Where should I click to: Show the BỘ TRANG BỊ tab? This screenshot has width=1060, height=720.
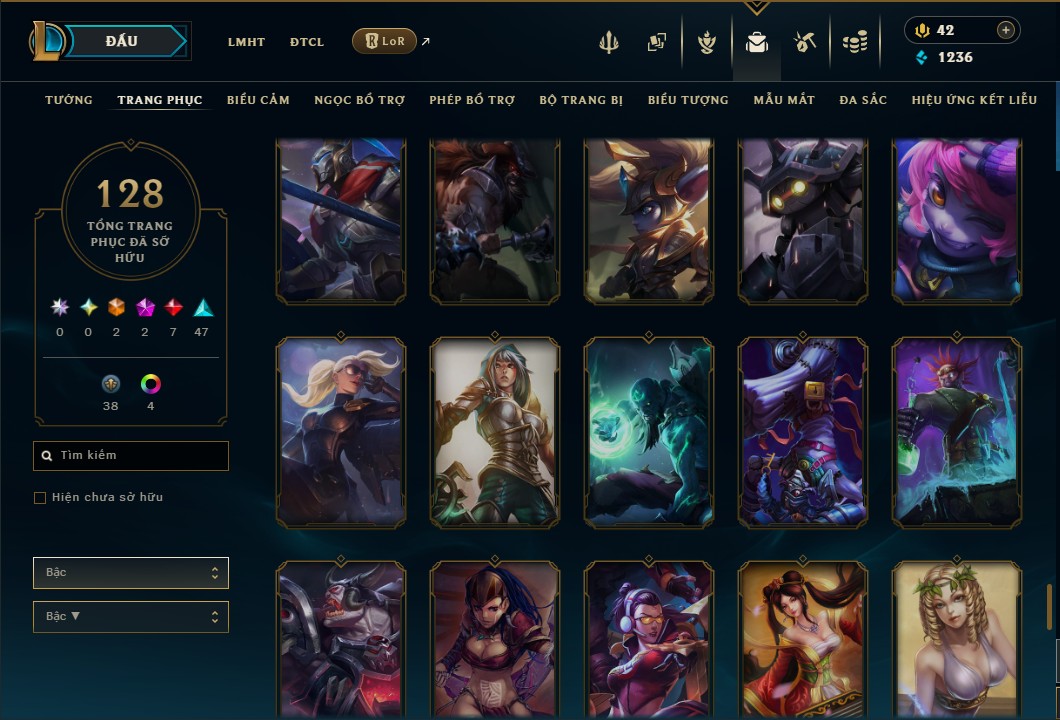(581, 100)
